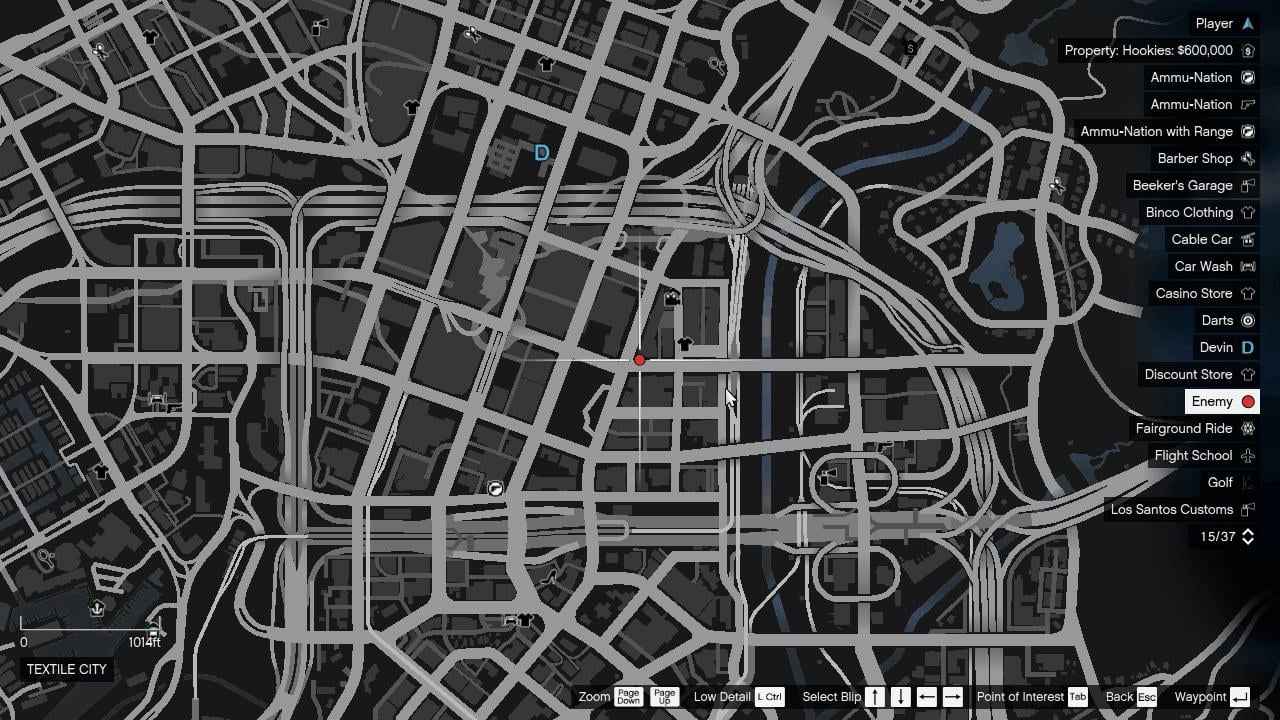Set a Waypoint using the bottom bar option
Screen dimensions: 1280x720
click(1204, 696)
